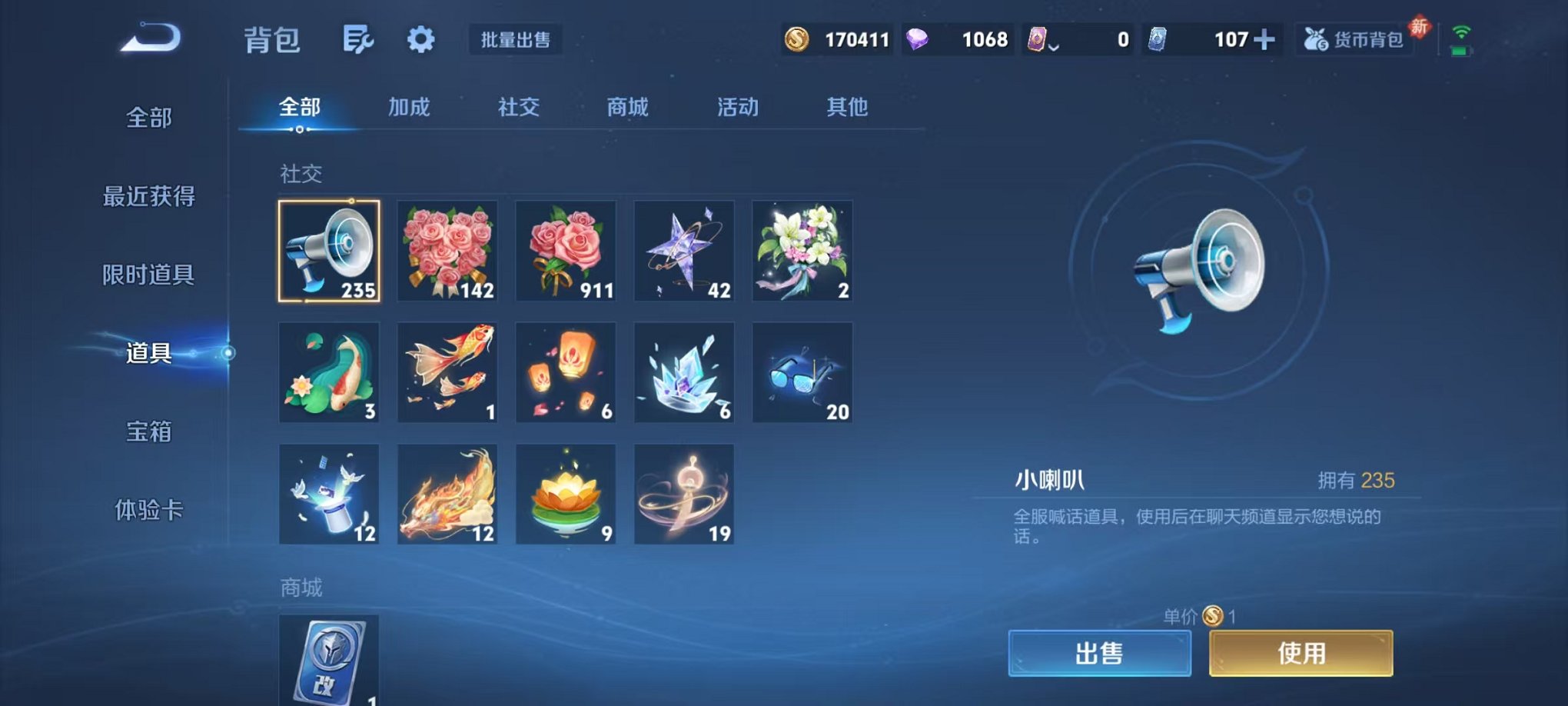The image size is (1568, 706).
Task: Open the settings gear icon
Action: pyautogui.click(x=422, y=38)
